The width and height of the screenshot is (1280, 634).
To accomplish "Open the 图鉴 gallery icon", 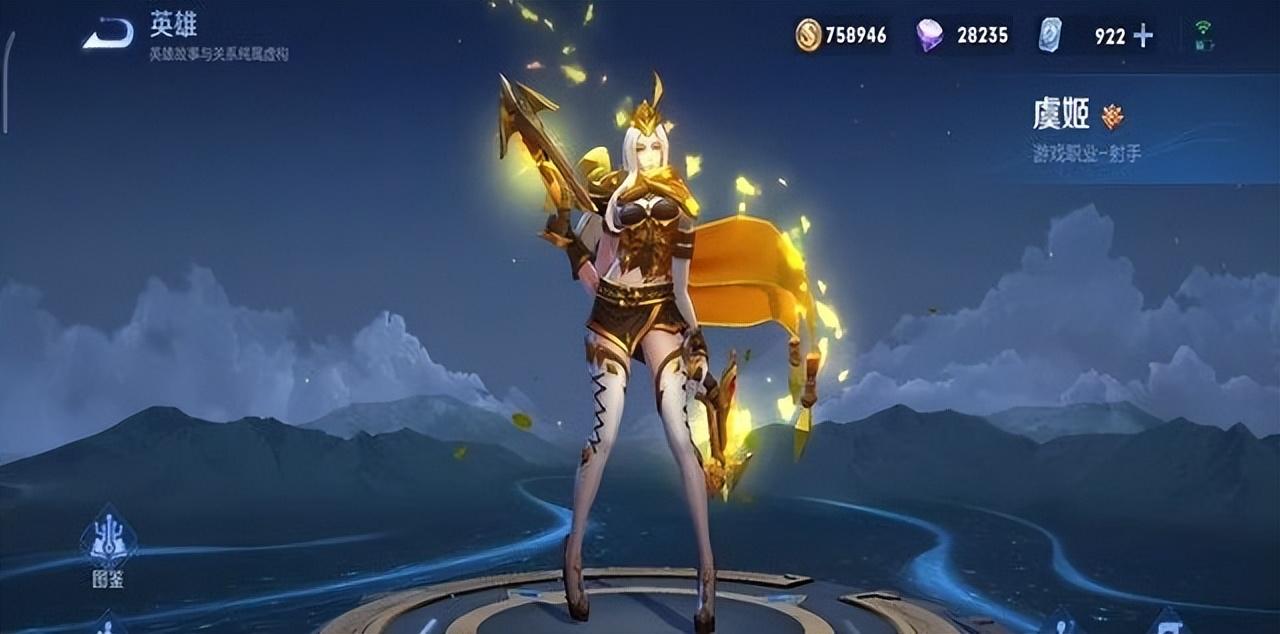I will pos(108,549).
